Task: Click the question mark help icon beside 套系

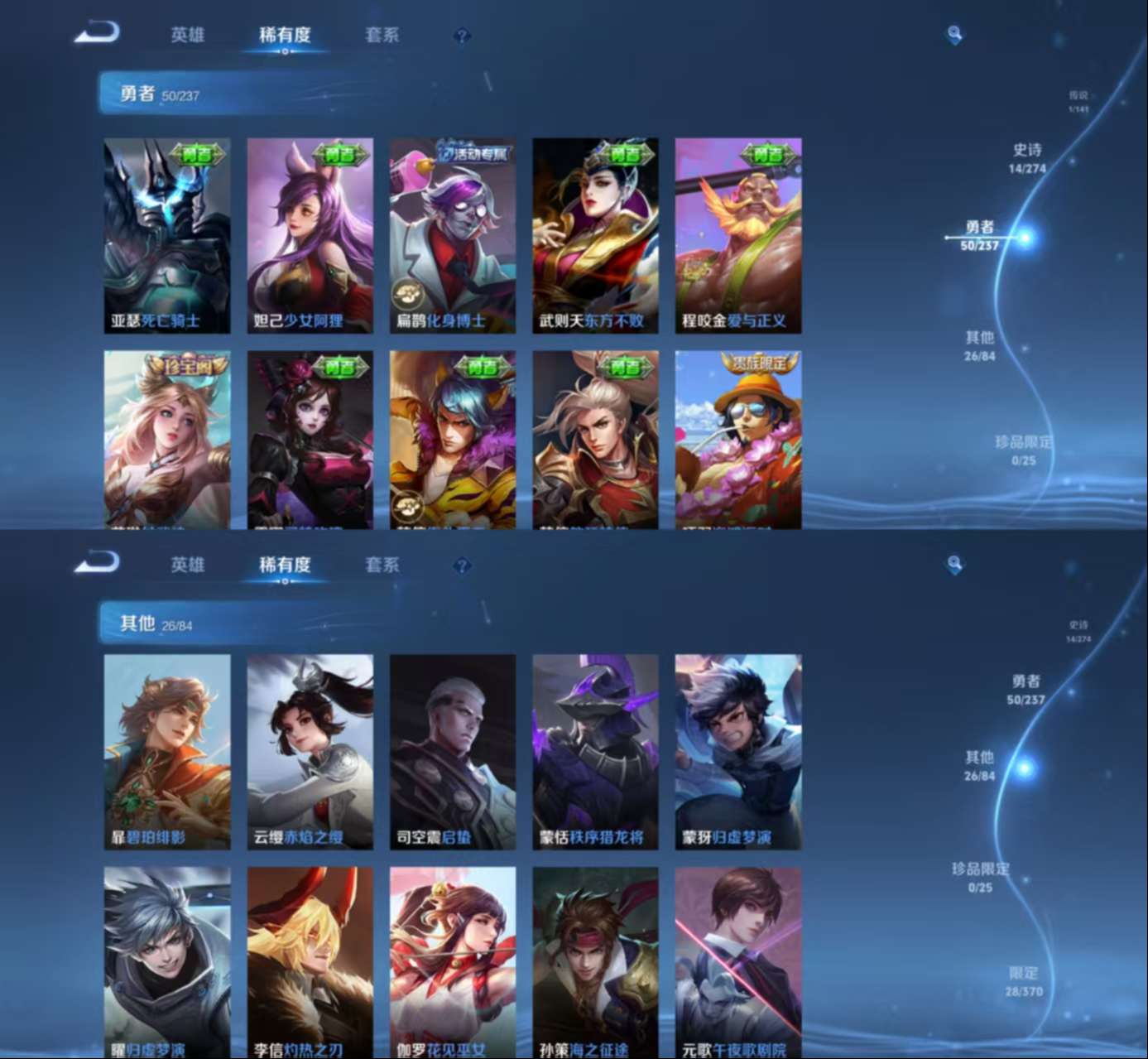Action: coord(461,34)
